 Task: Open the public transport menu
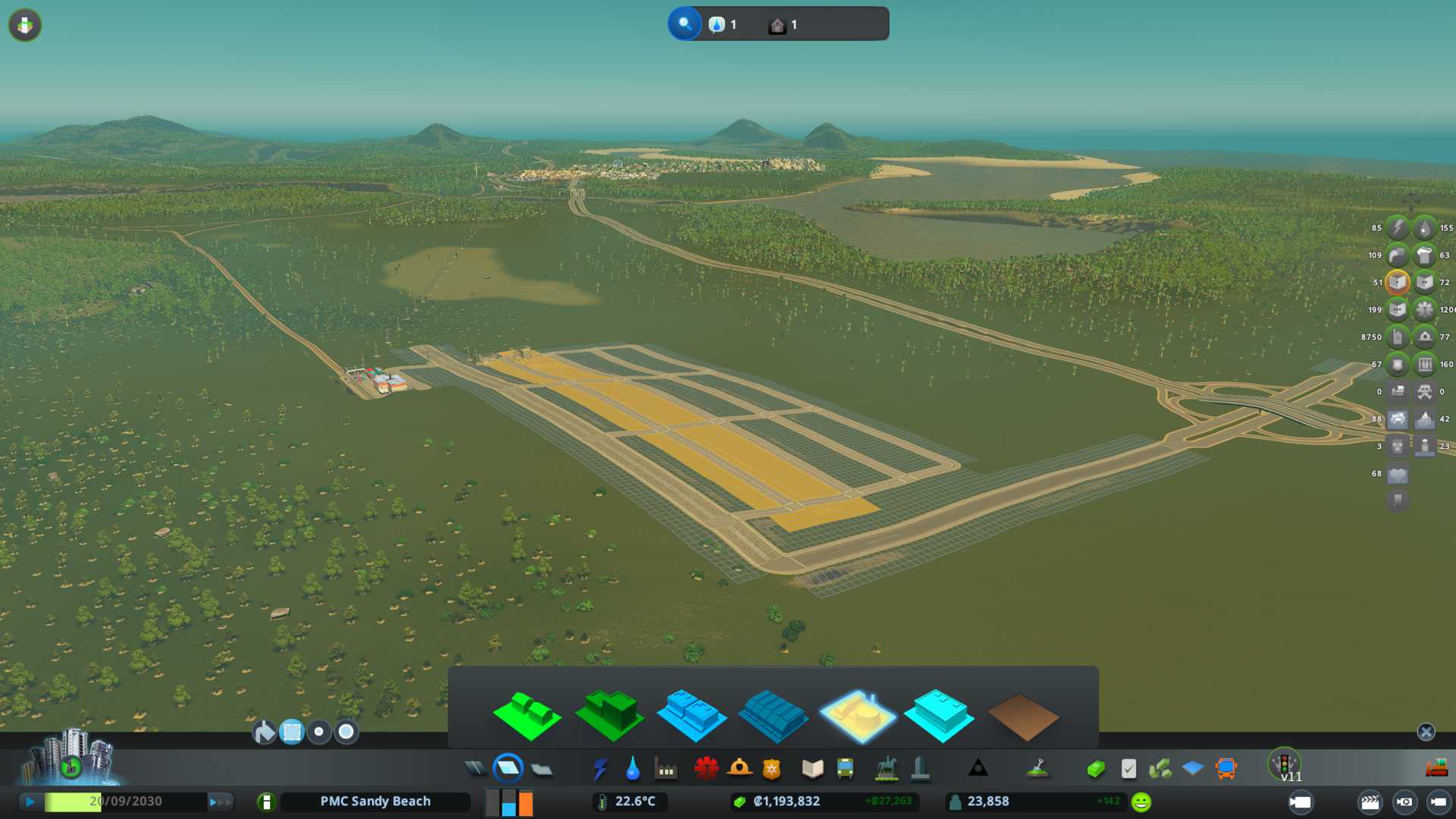pos(845,769)
